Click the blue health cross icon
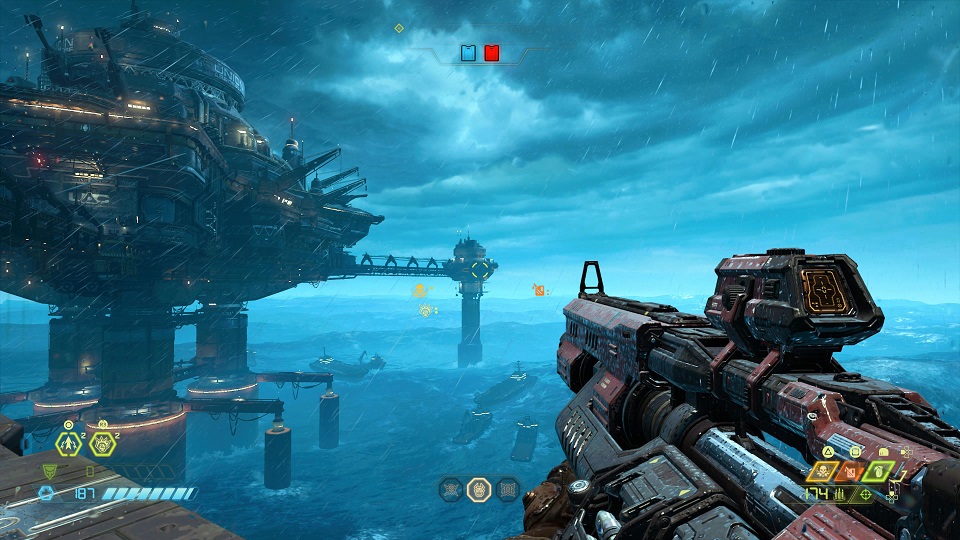The image size is (960, 540). tap(46, 492)
